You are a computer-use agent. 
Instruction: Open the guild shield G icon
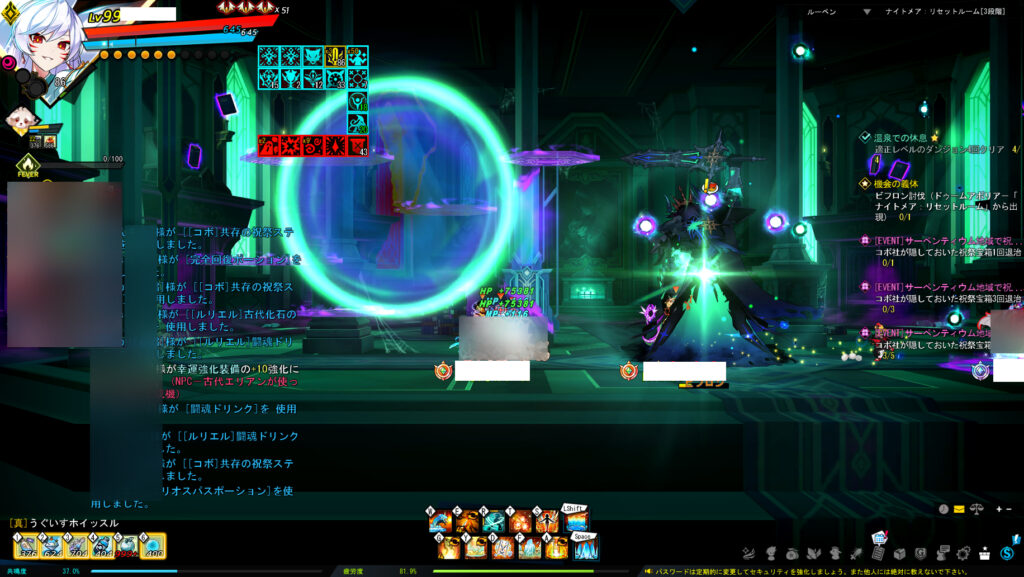coord(920,553)
